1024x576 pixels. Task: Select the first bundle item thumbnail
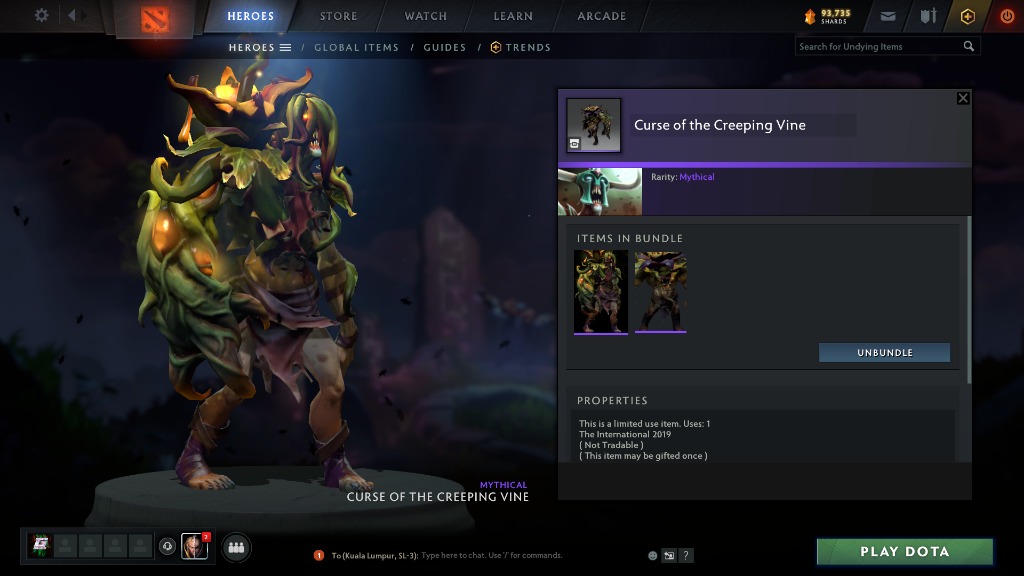pos(601,291)
